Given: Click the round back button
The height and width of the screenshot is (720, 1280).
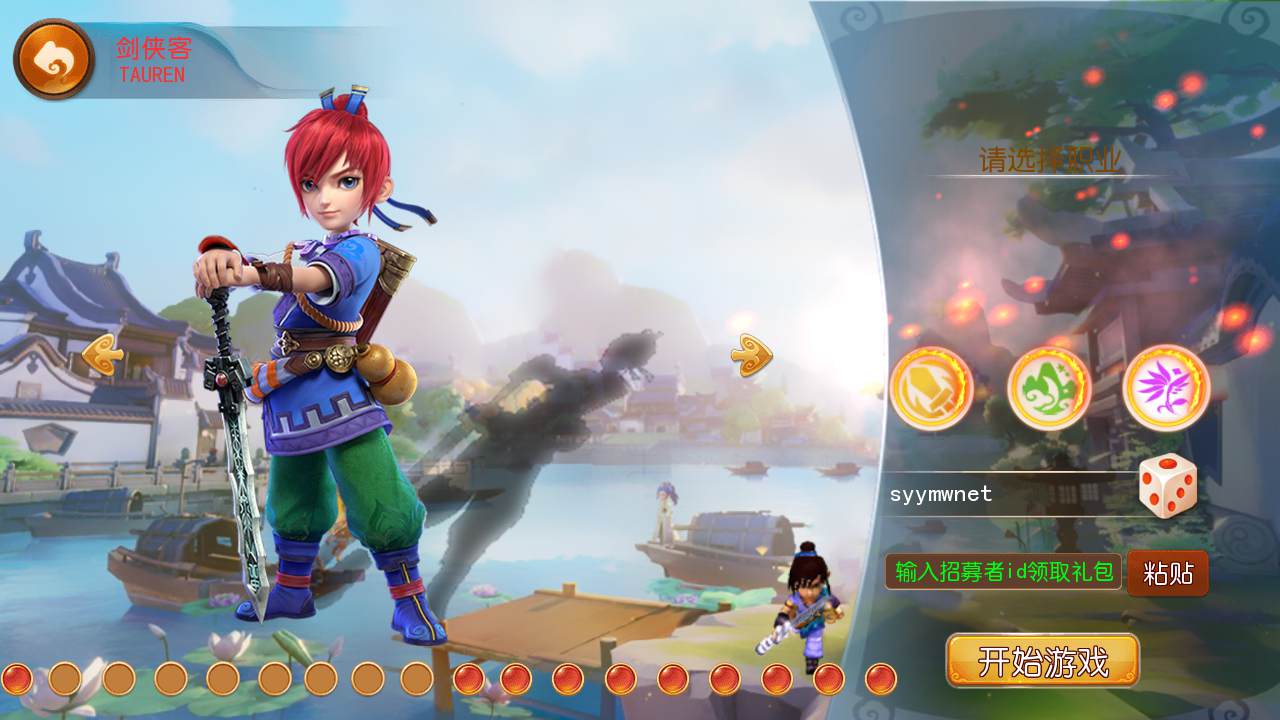Looking at the screenshot, I should (x=54, y=60).
